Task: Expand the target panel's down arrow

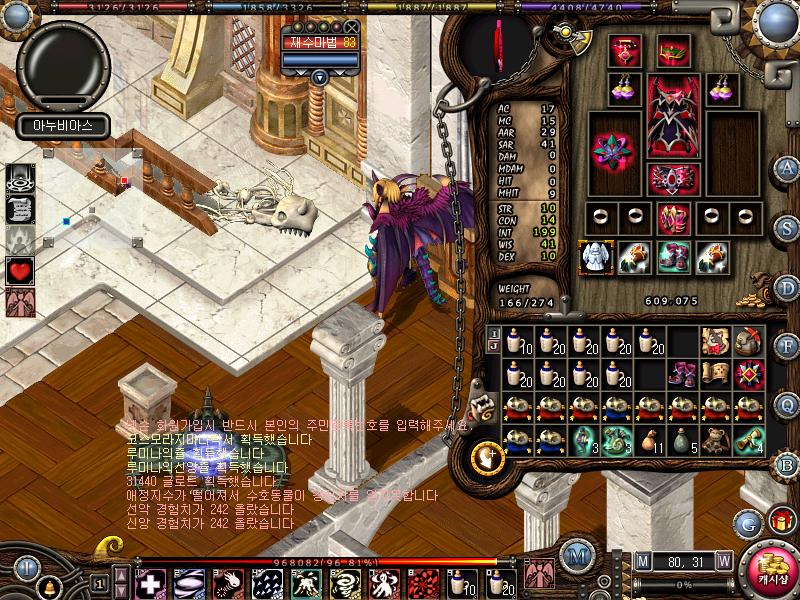Action: pos(319,77)
